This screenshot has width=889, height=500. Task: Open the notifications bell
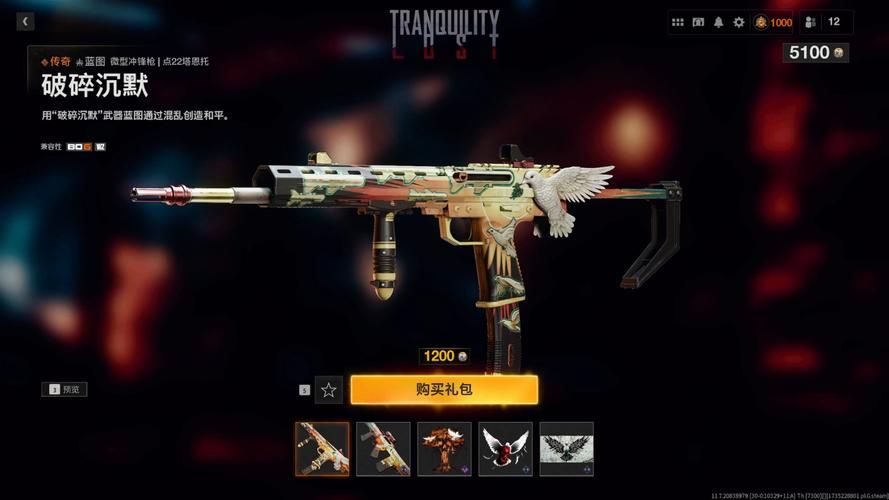(x=718, y=22)
